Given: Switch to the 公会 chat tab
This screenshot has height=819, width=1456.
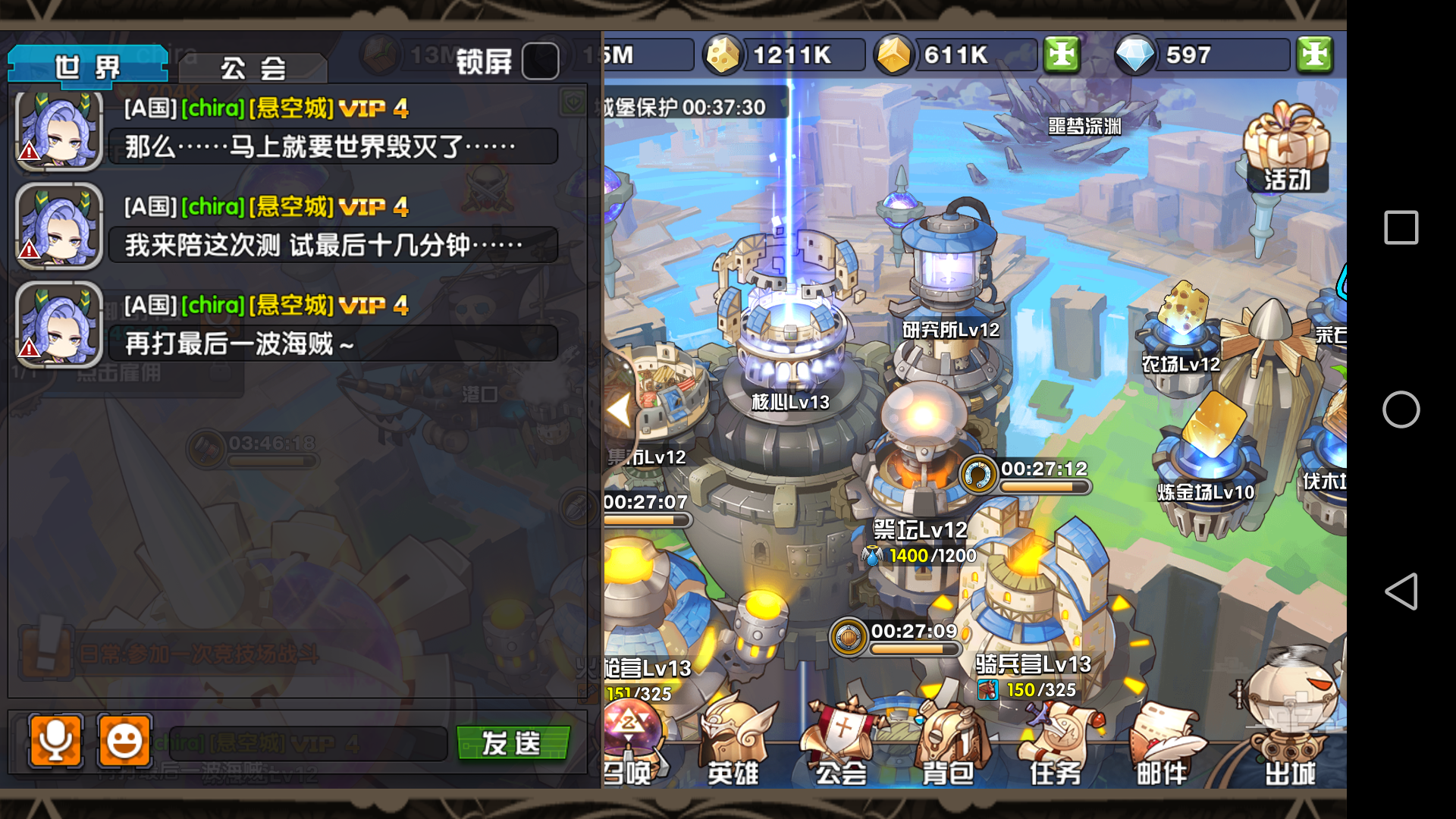Looking at the screenshot, I should click(252, 67).
